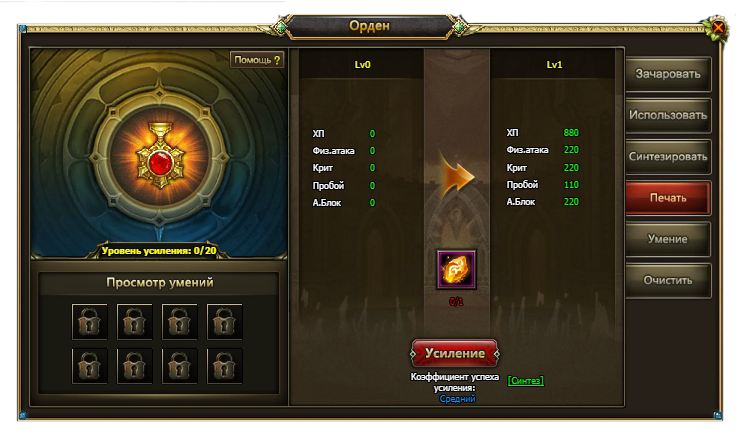Follow the green Синтез link
This screenshot has height=440, width=749.
click(525, 381)
